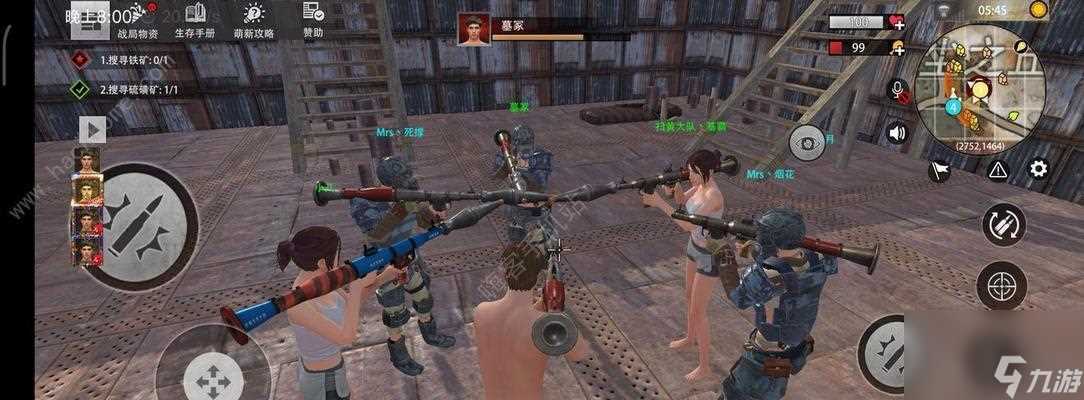This screenshot has width=1084, height=400.
Task: Tap the left bullet fire button
Action: click(x=134, y=225)
